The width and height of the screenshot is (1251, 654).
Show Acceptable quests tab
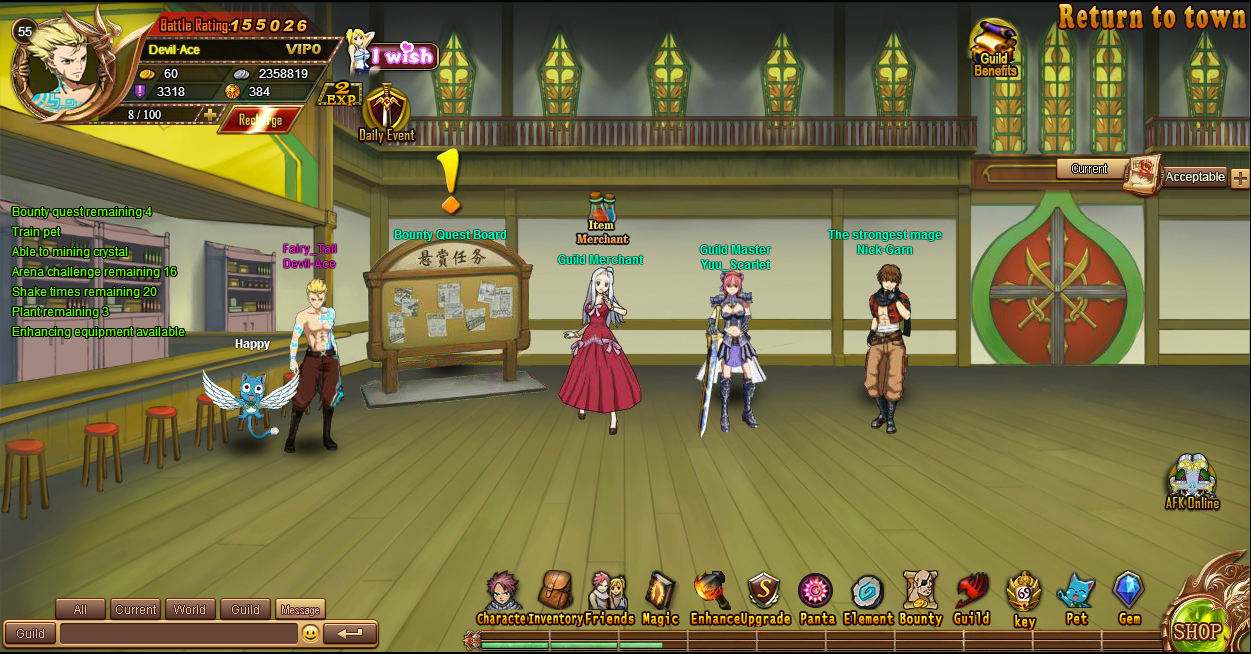1194,177
